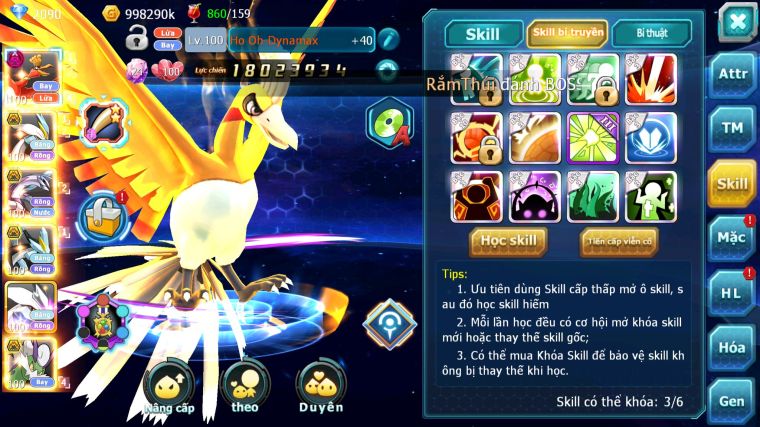760x427 pixels.
Task: Open the Gen side tab
Action: click(731, 400)
